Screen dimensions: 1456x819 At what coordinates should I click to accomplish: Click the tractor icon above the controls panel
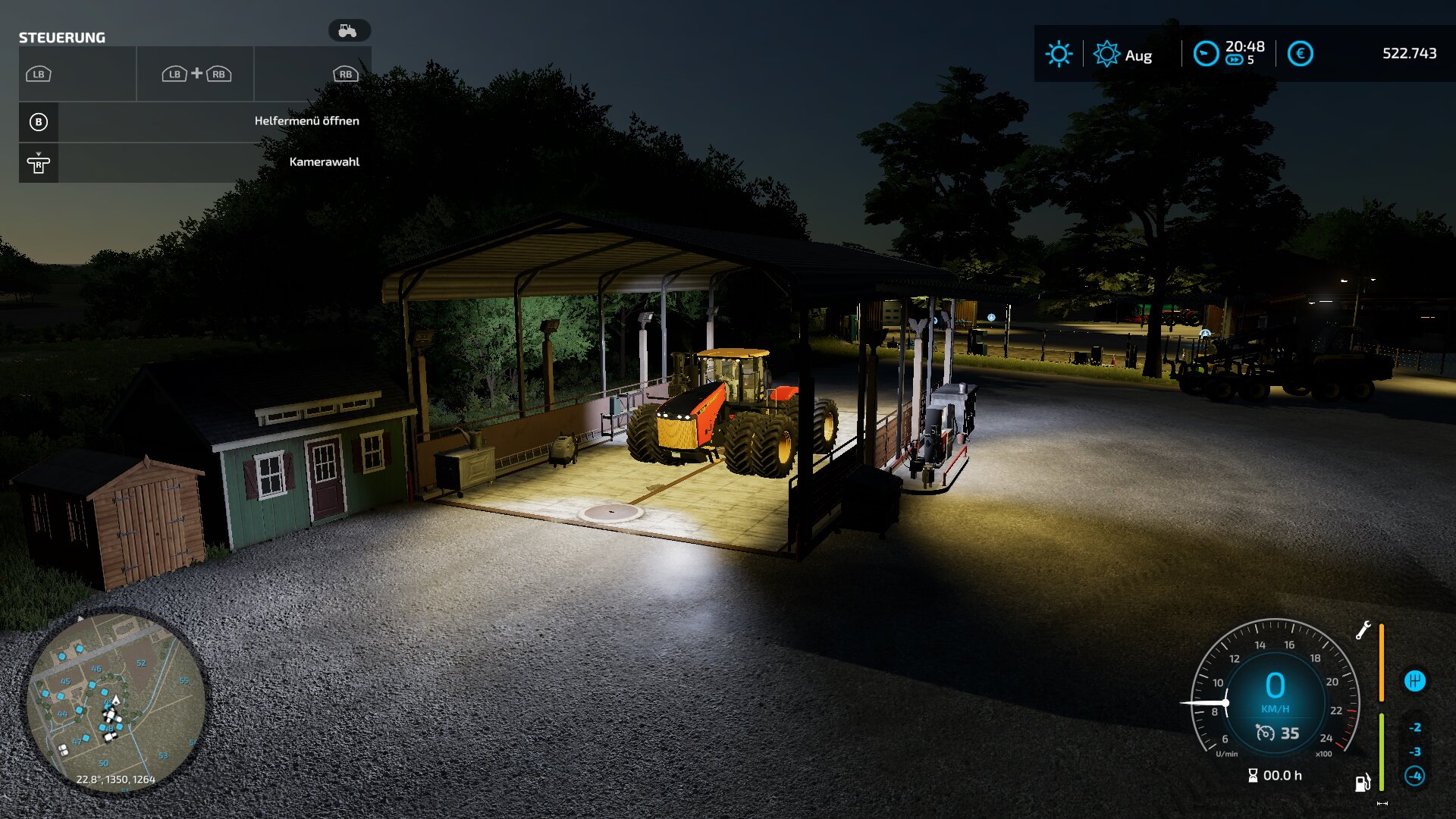point(348,31)
